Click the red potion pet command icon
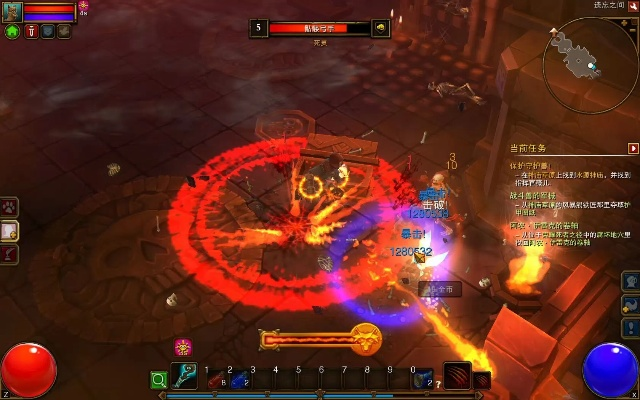The width and height of the screenshot is (640, 400). click(x=31, y=32)
